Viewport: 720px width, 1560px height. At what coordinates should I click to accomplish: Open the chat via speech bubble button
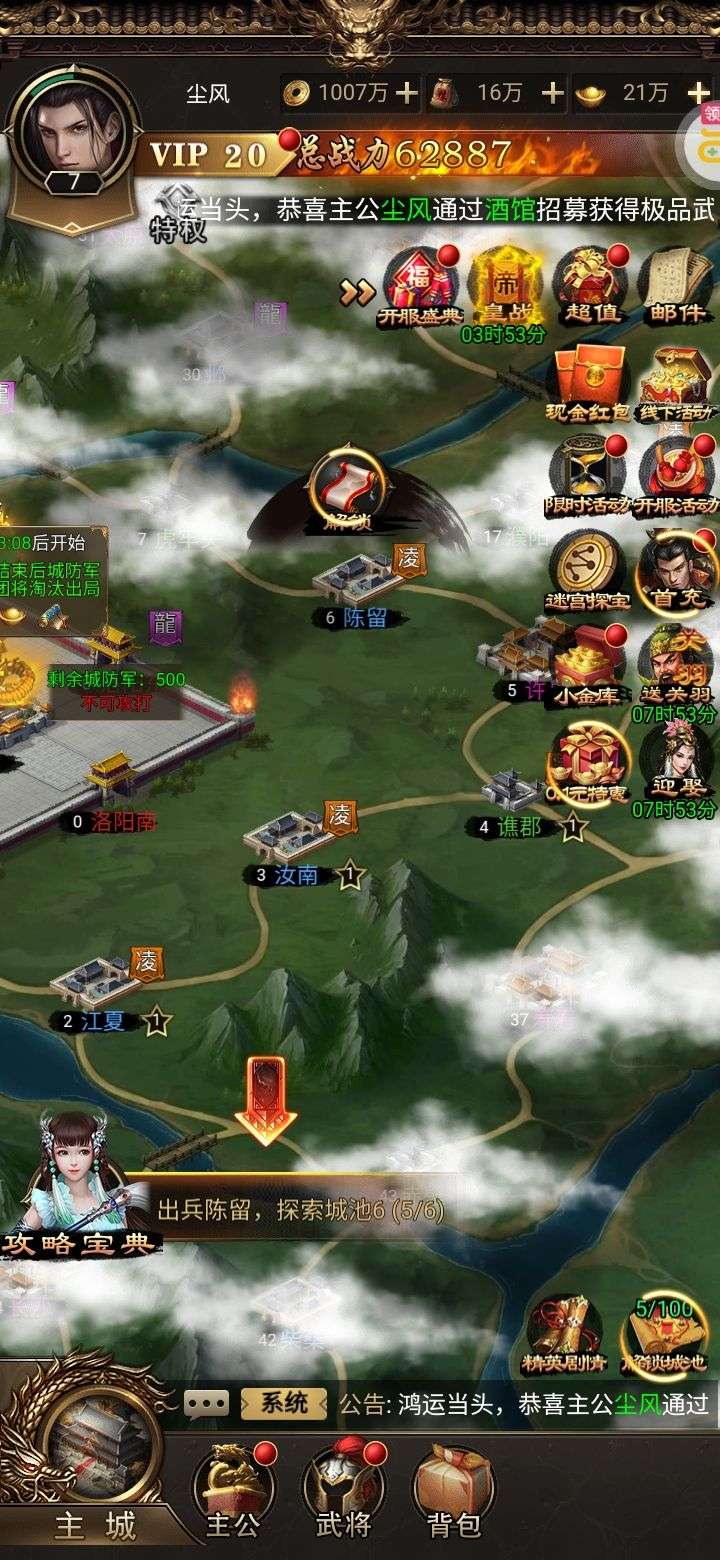(207, 1403)
